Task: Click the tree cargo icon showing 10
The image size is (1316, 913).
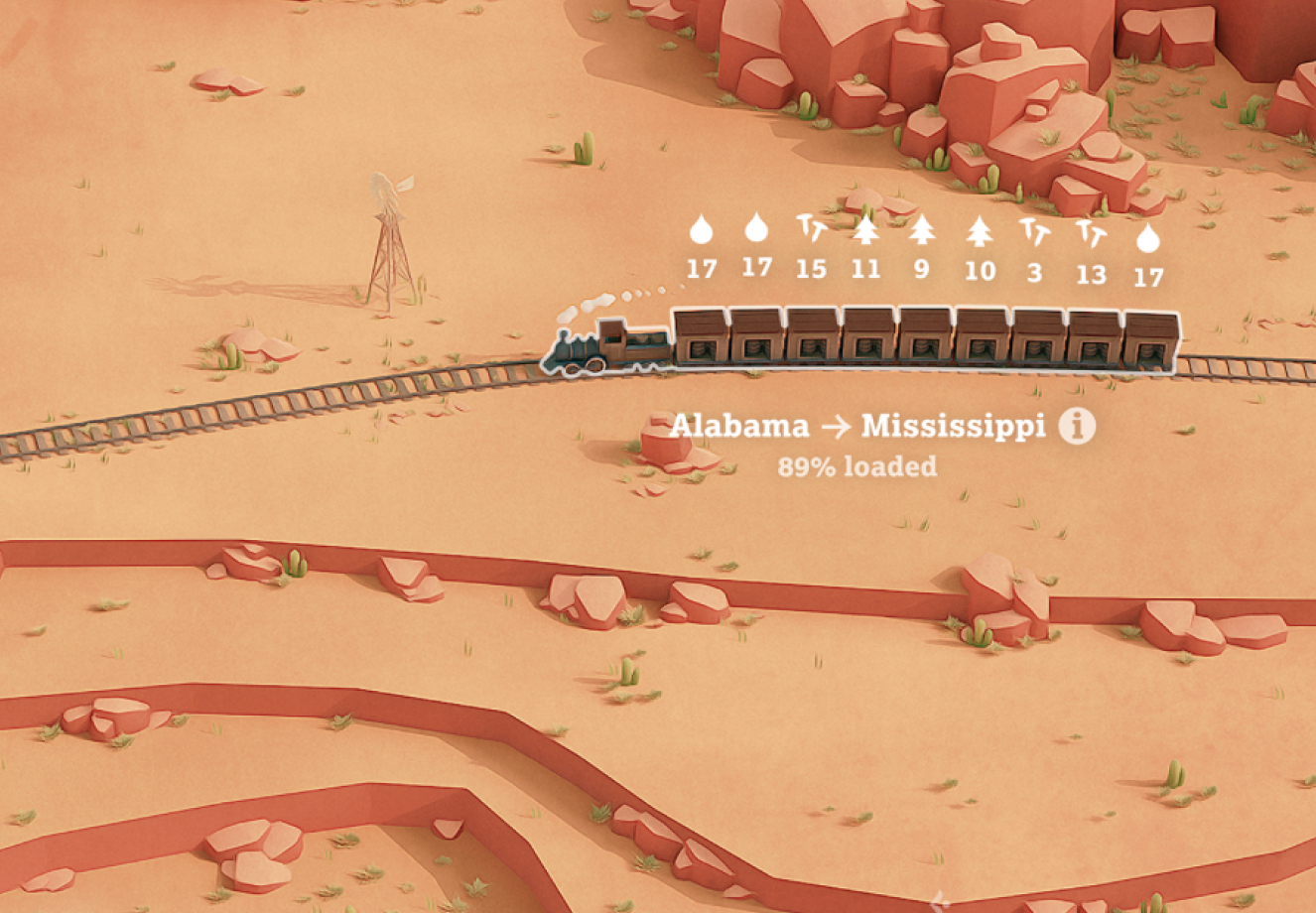Action: pos(979,234)
